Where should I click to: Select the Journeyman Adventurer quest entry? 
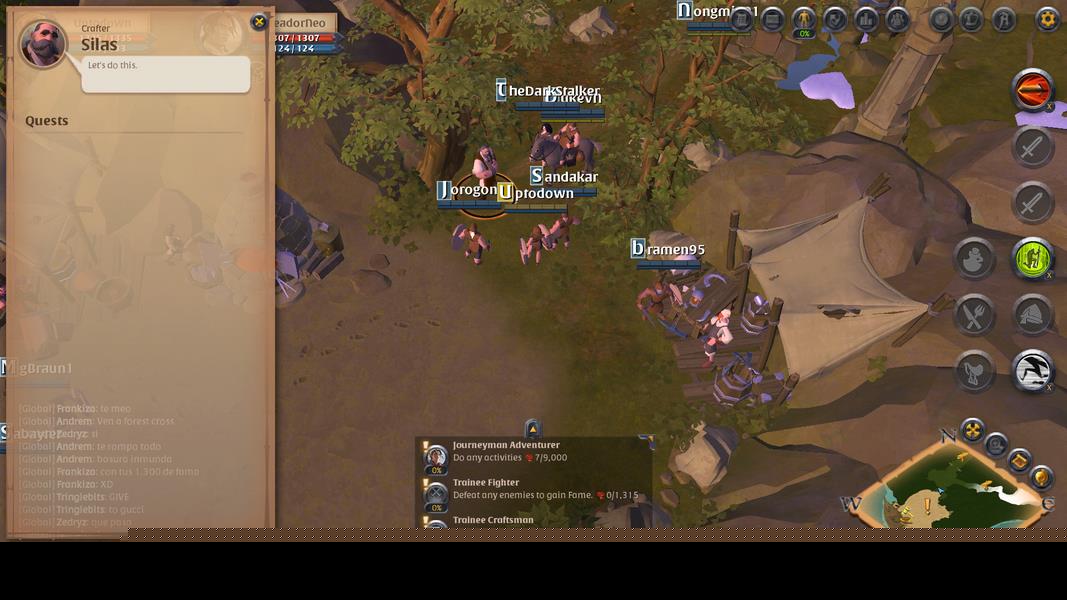[506, 452]
